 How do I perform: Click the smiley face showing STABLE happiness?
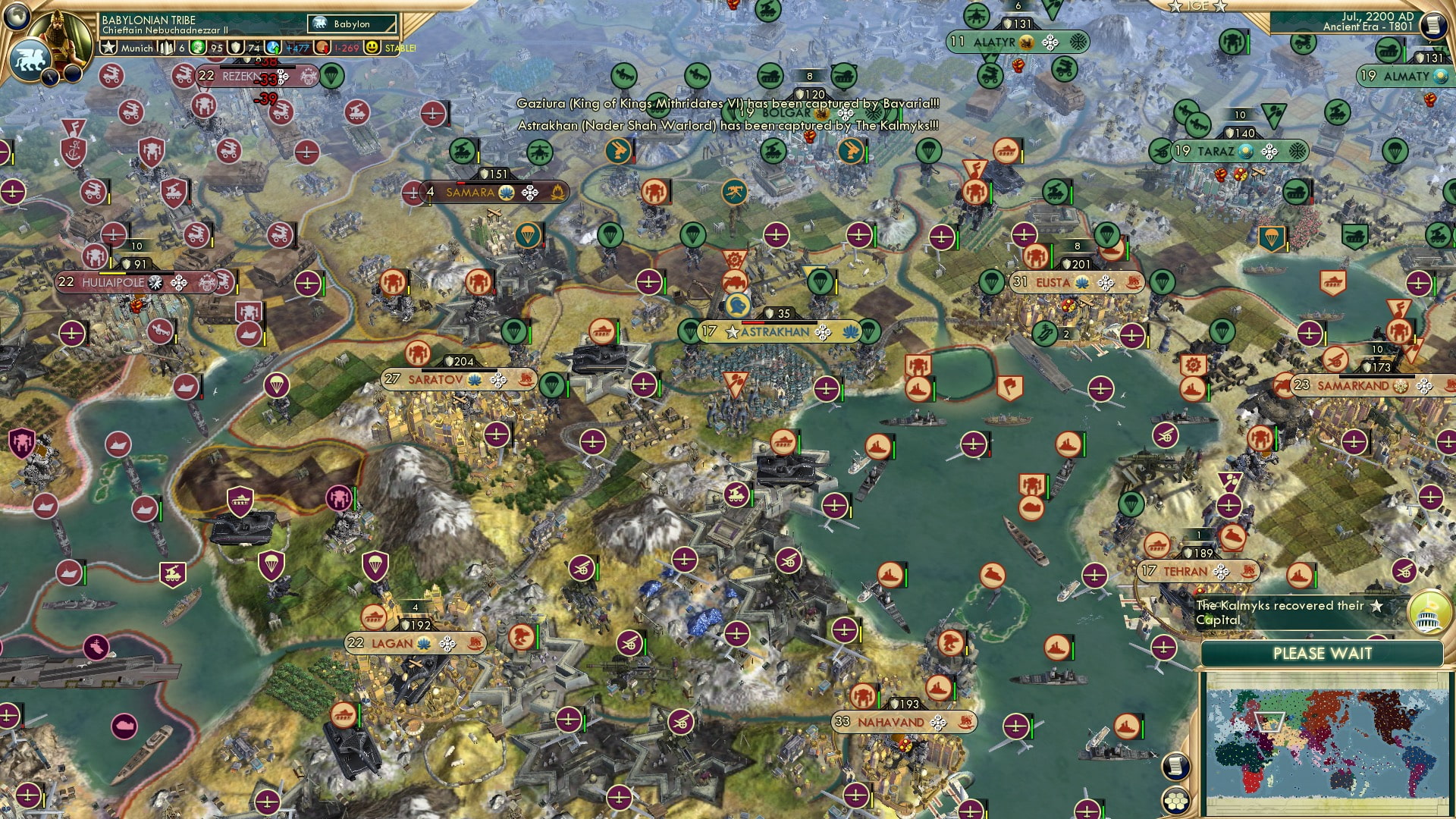coord(372,47)
